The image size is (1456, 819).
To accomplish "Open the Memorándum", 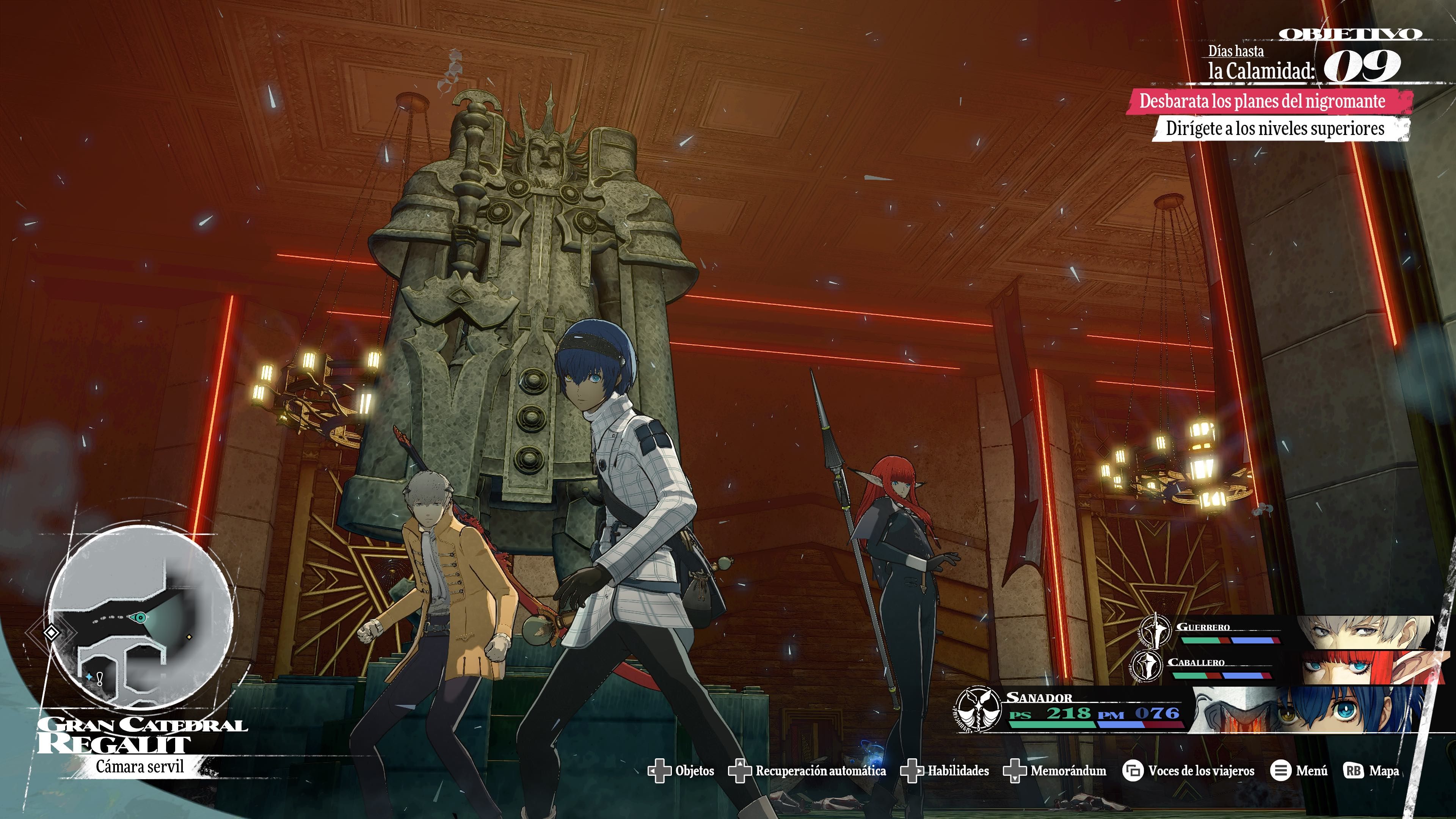I will [x=1055, y=771].
